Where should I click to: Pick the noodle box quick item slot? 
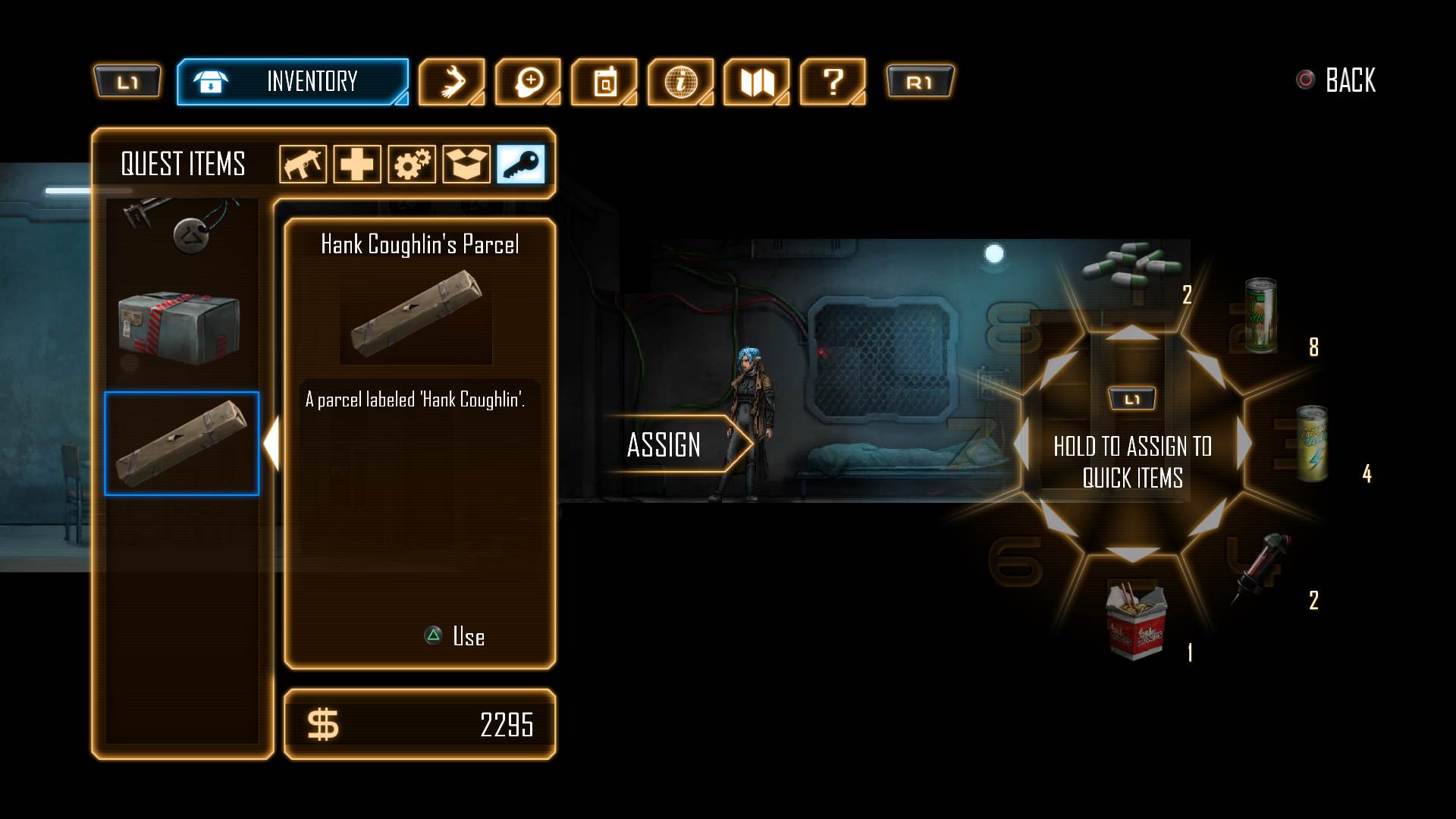click(x=1135, y=619)
